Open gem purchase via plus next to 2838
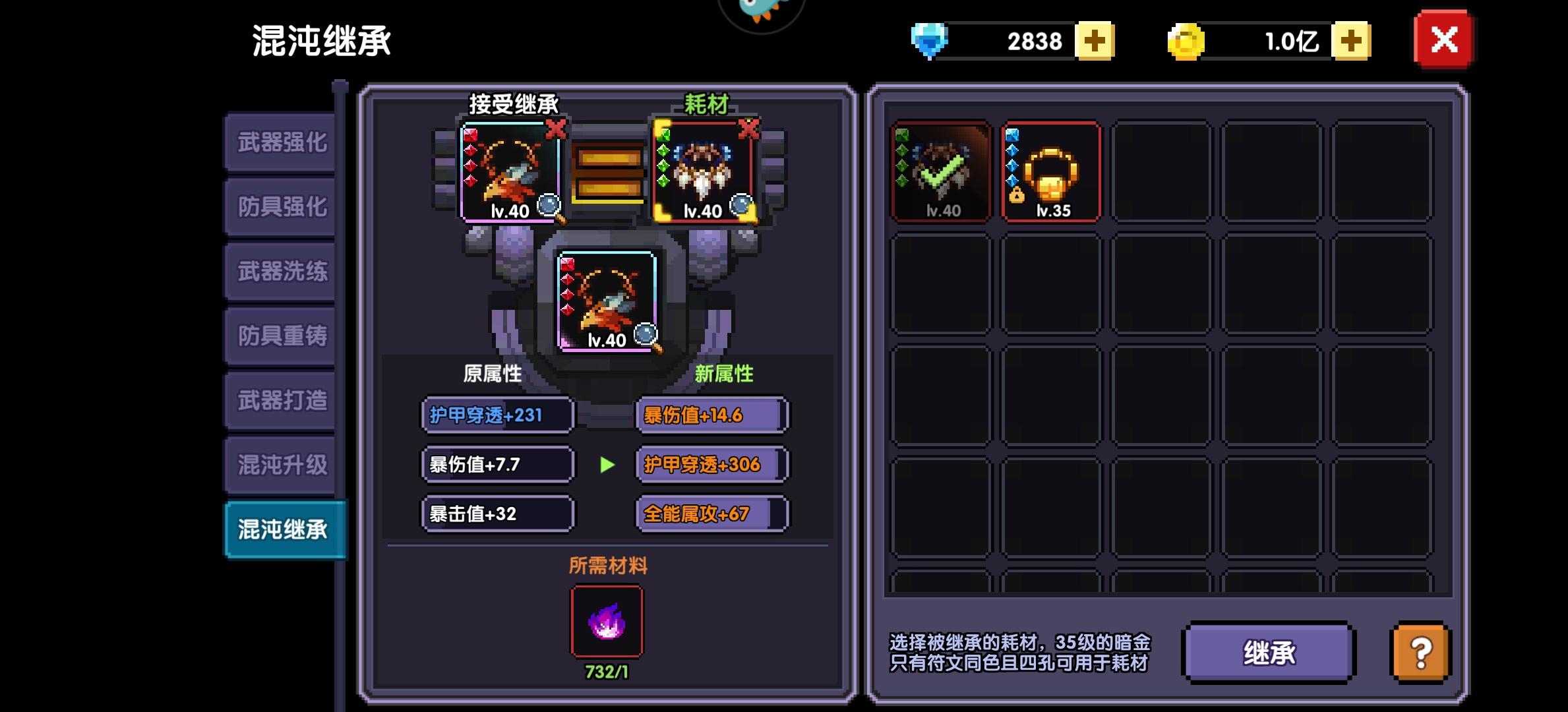1568x712 pixels. pyautogui.click(x=1095, y=42)
